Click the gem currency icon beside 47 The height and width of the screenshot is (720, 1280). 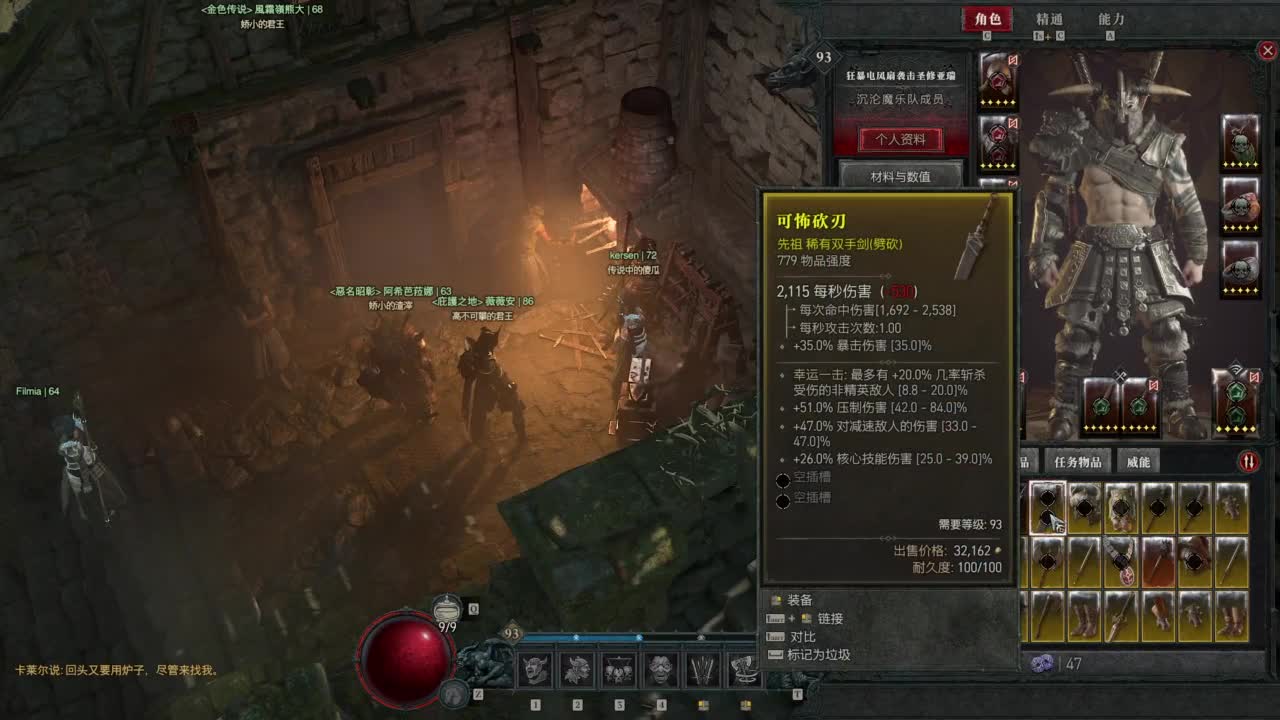click(x=1042, y=662)
